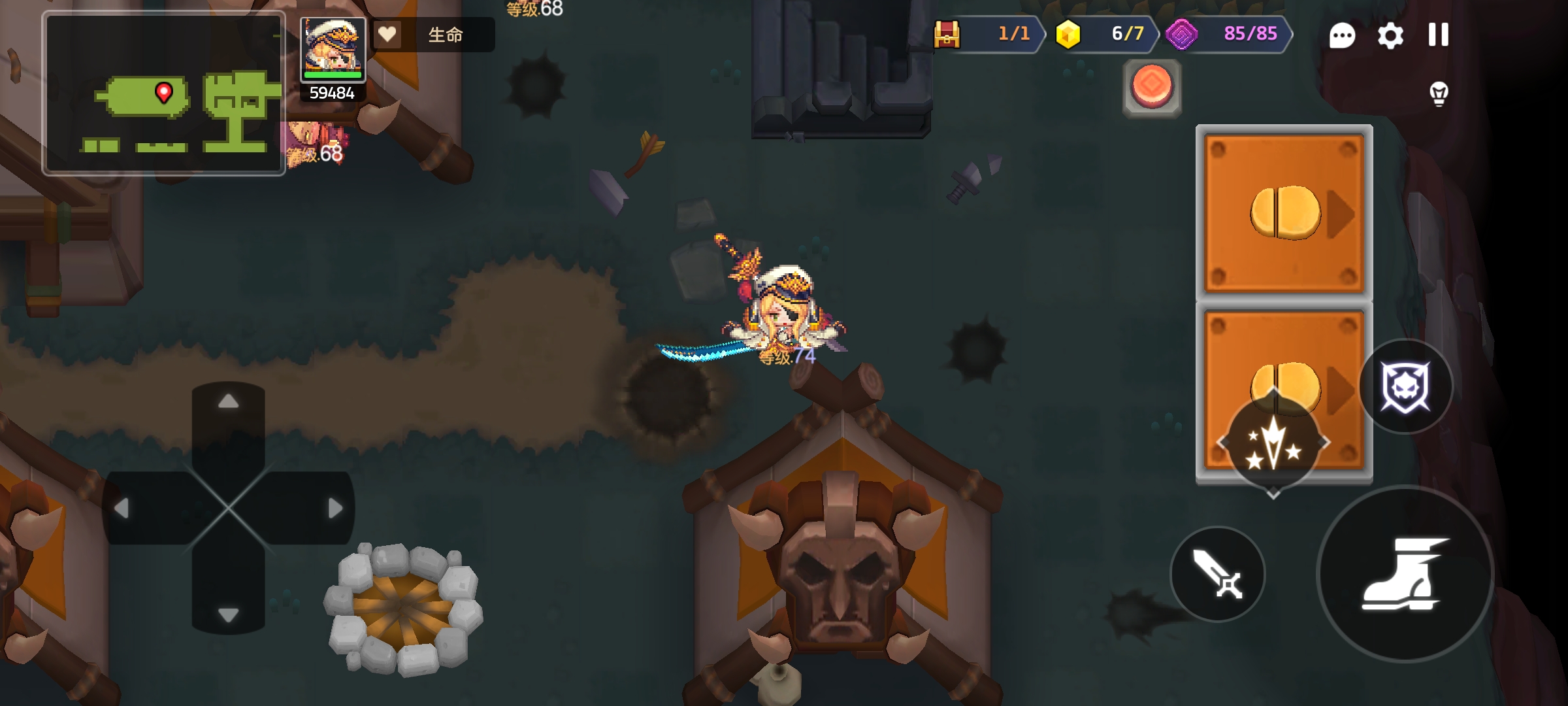Viewport: 1568px width, 706px height.
Task: Select the hero portrait
Action: click(333, 50)
